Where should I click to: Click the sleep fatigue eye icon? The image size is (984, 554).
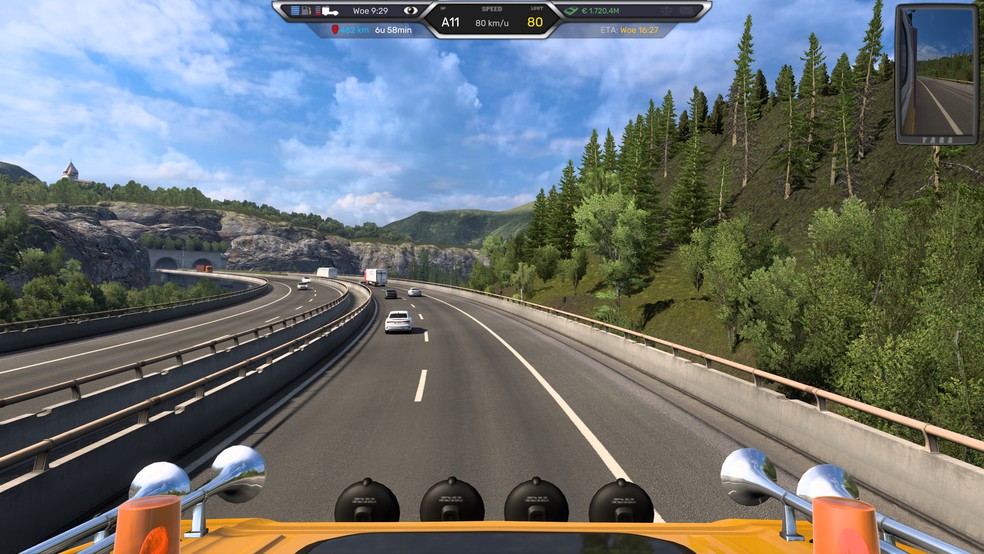coord(410,11)
